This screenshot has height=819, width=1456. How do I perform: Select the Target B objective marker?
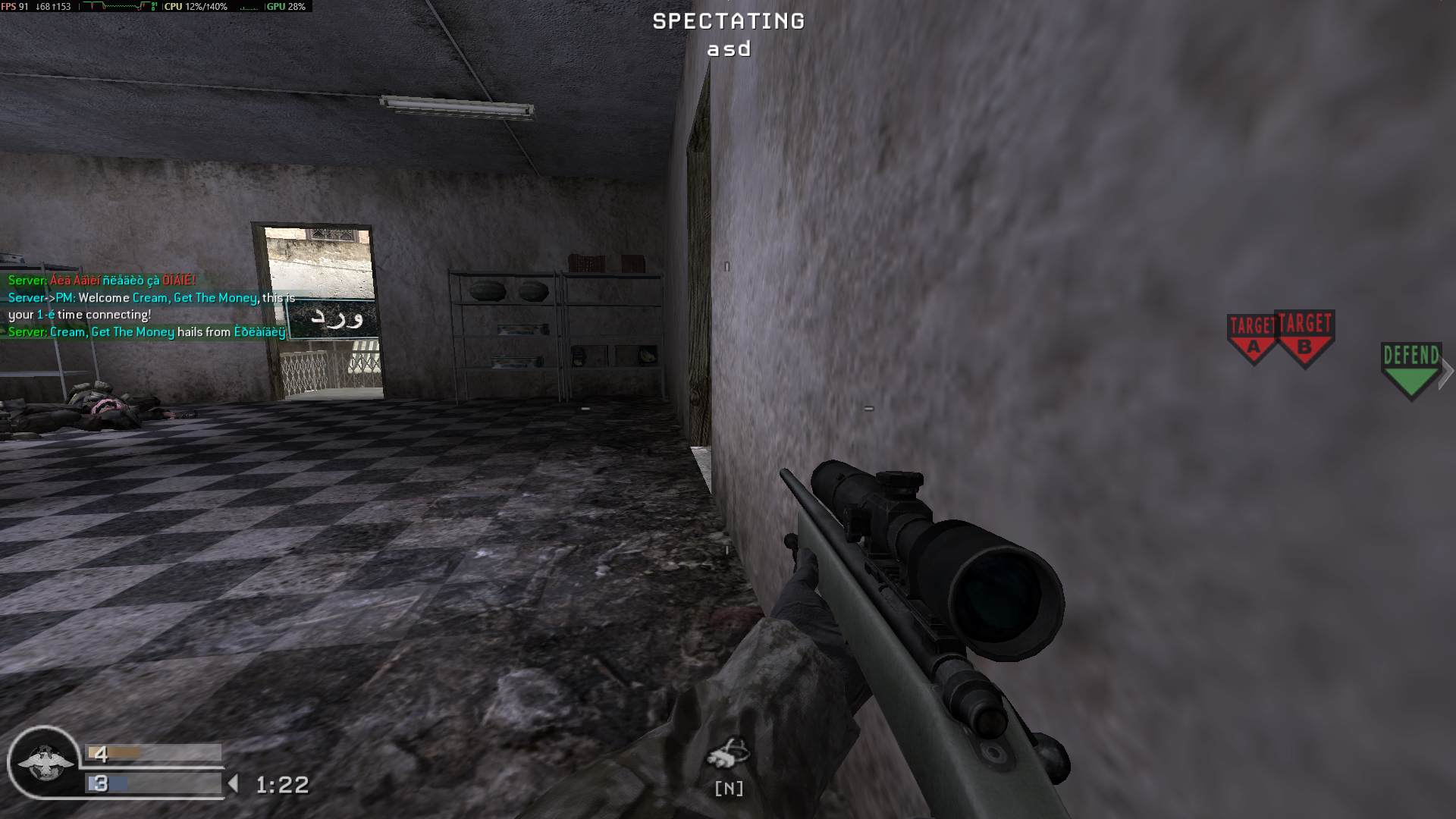pyautogui.click(x=1306, y=337)
